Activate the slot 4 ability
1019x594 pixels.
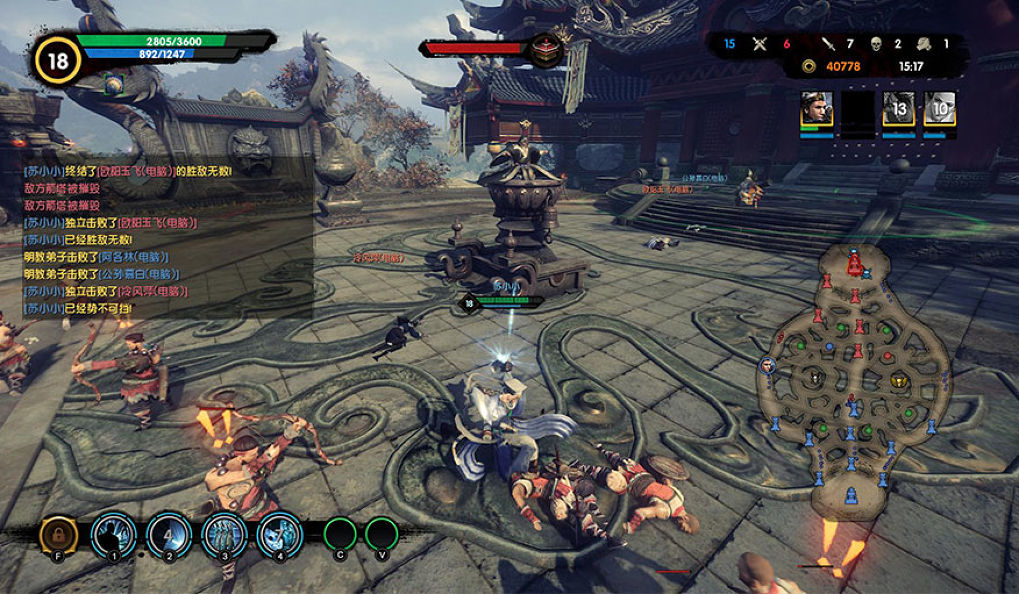click(x=279, y=535)
